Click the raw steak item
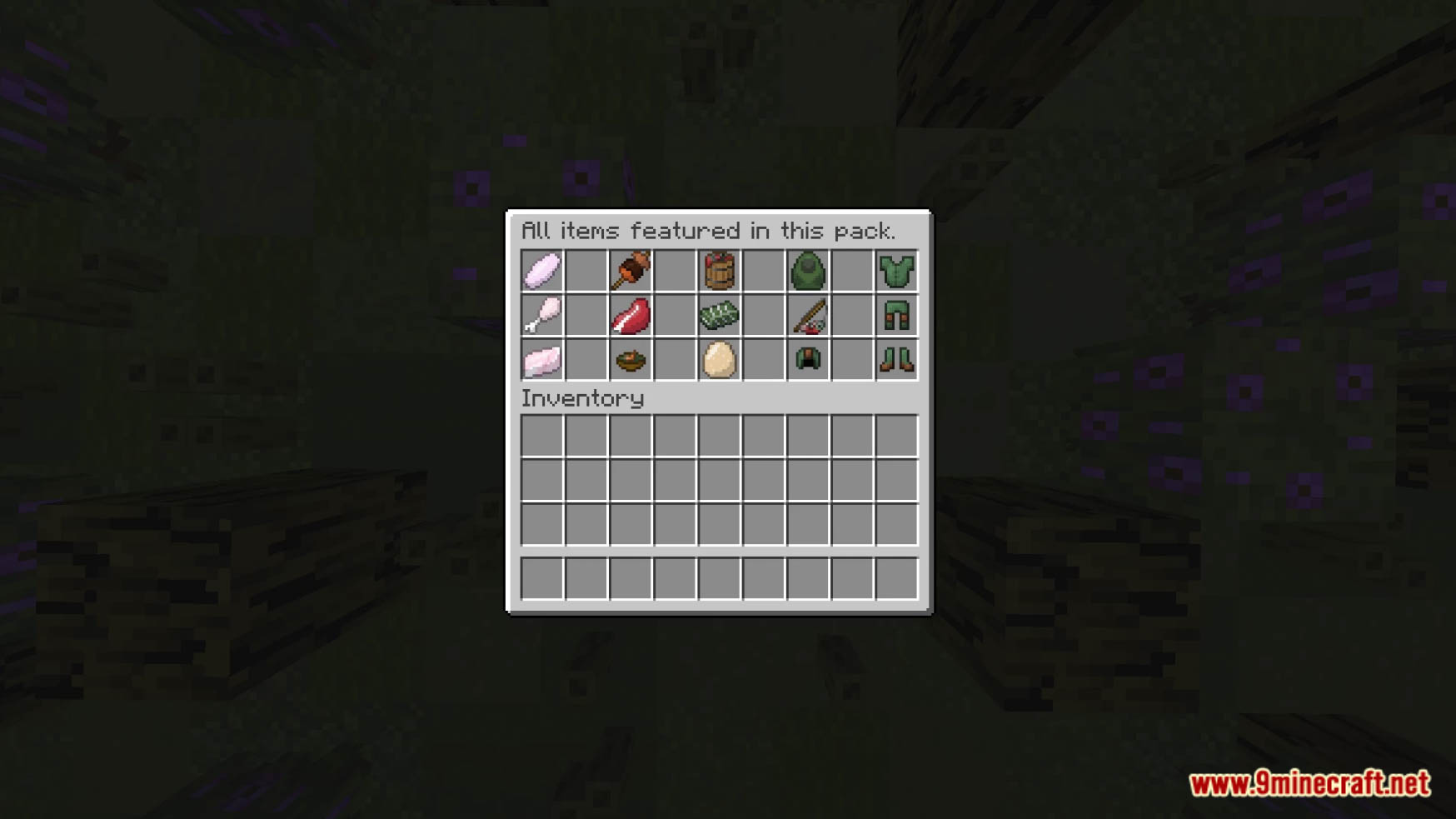 (631, 315)
